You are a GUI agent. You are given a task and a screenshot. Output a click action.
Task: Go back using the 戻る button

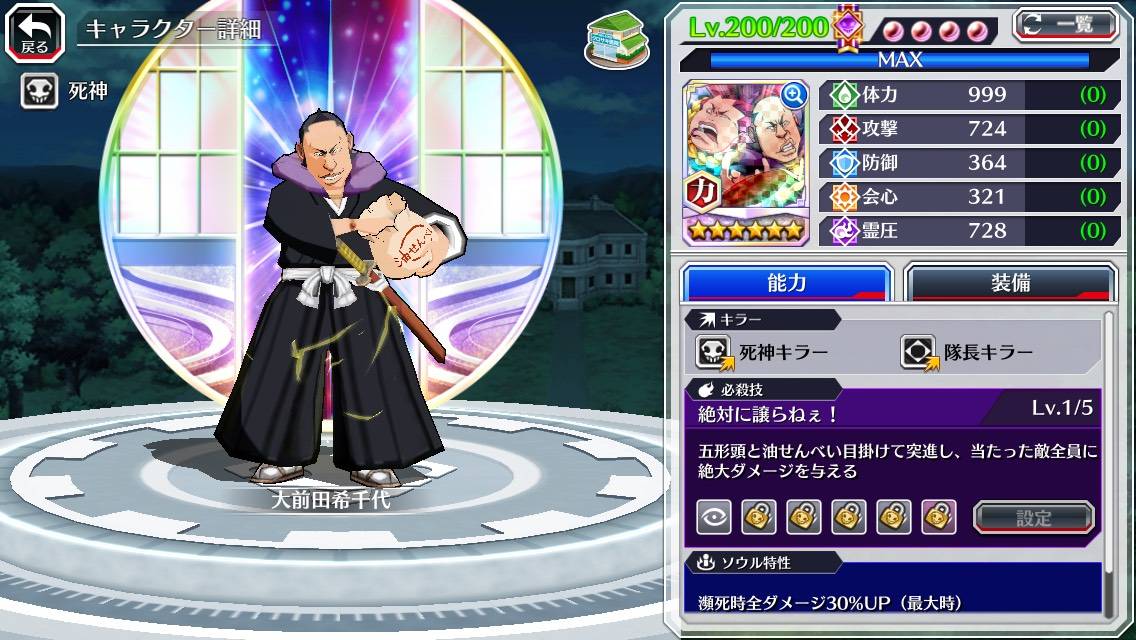coord(35,31)
